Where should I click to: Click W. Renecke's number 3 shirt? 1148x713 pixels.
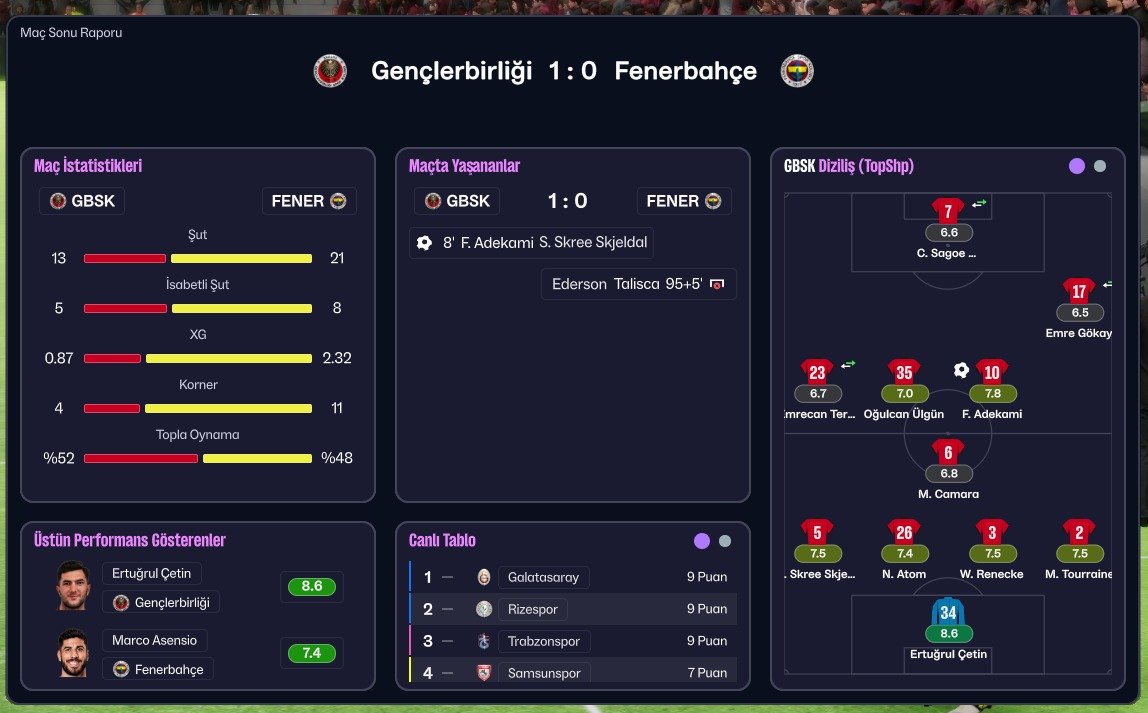(x=991, y=532)
